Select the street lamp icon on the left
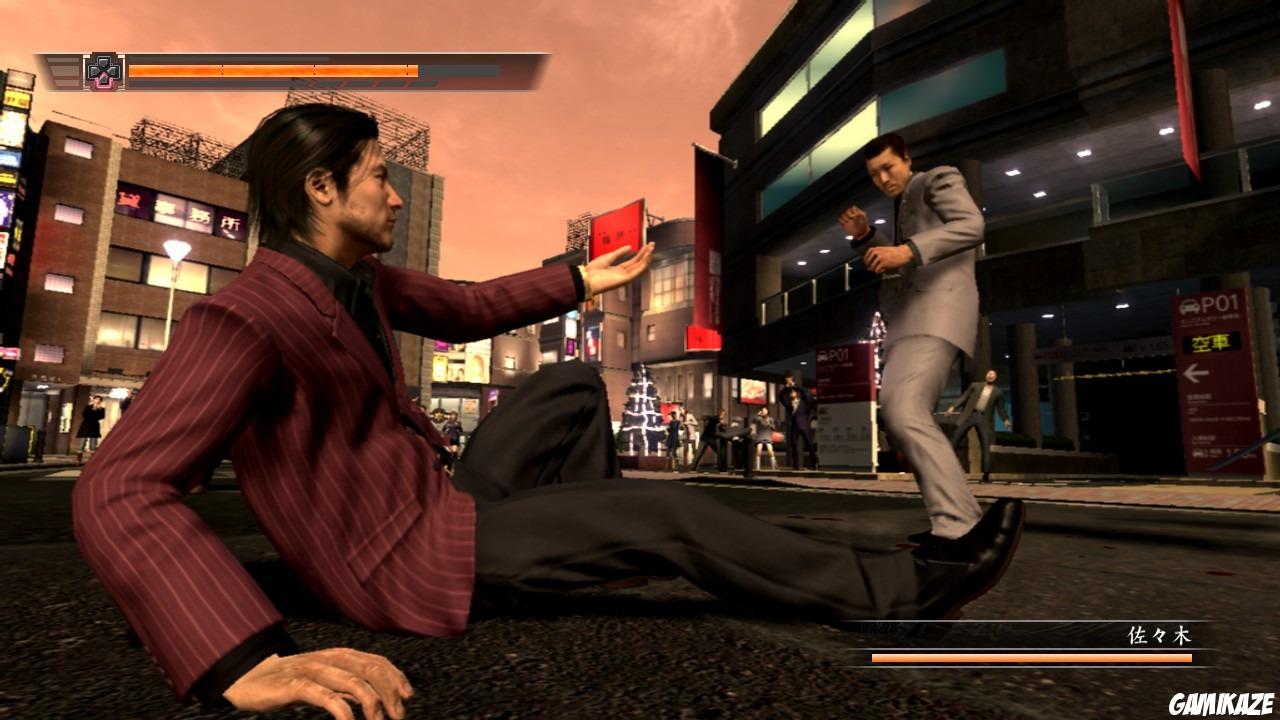Screen dimensions: 1280x720 pos(178,252)
